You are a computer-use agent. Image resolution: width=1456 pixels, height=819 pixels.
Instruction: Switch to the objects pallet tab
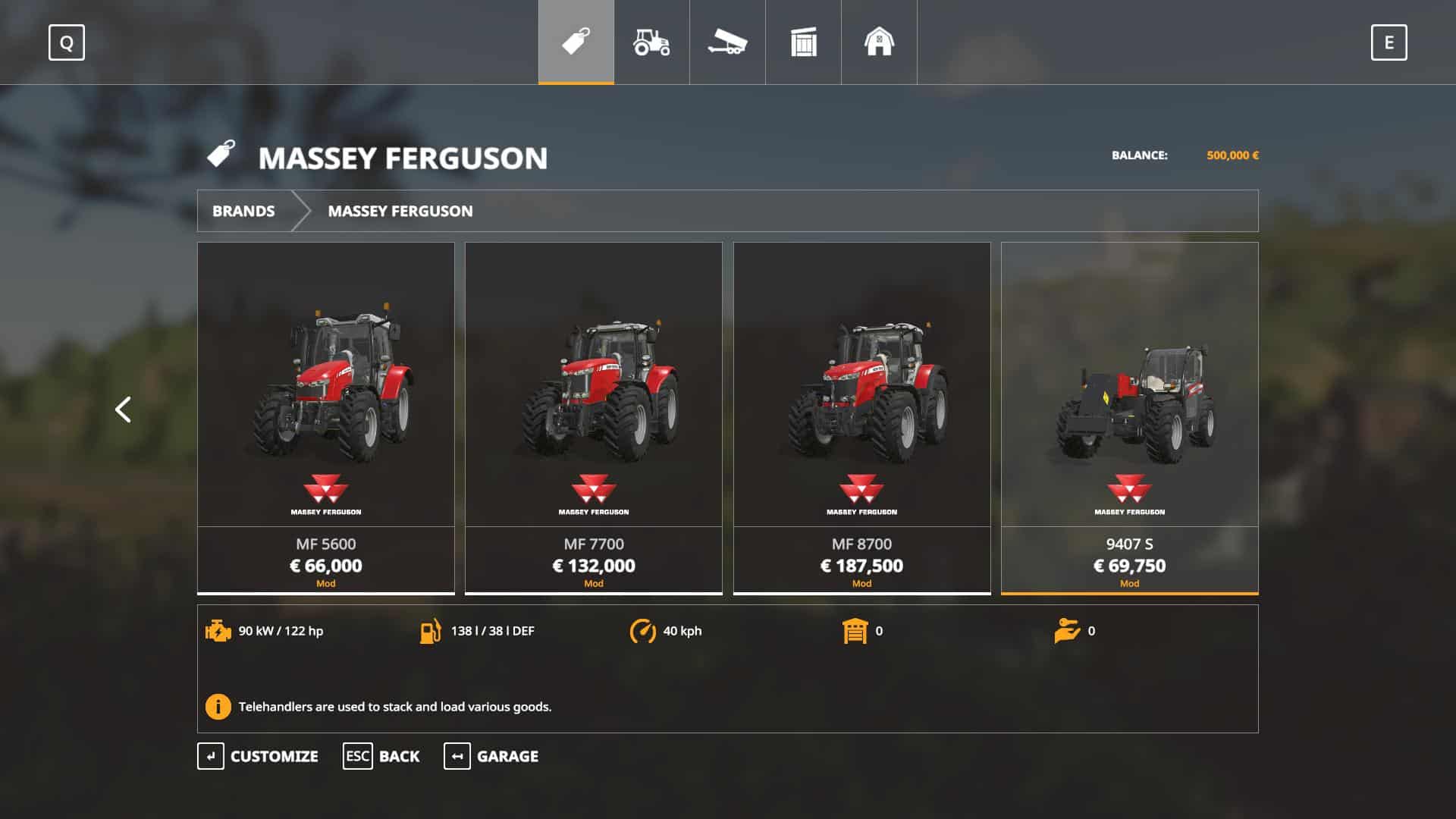[x=803, y=42]
